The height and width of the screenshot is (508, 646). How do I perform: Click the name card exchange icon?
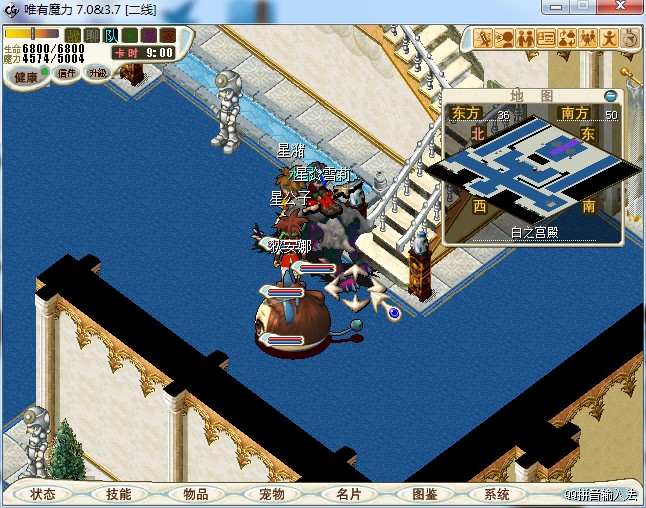click(x=546, y=39)
